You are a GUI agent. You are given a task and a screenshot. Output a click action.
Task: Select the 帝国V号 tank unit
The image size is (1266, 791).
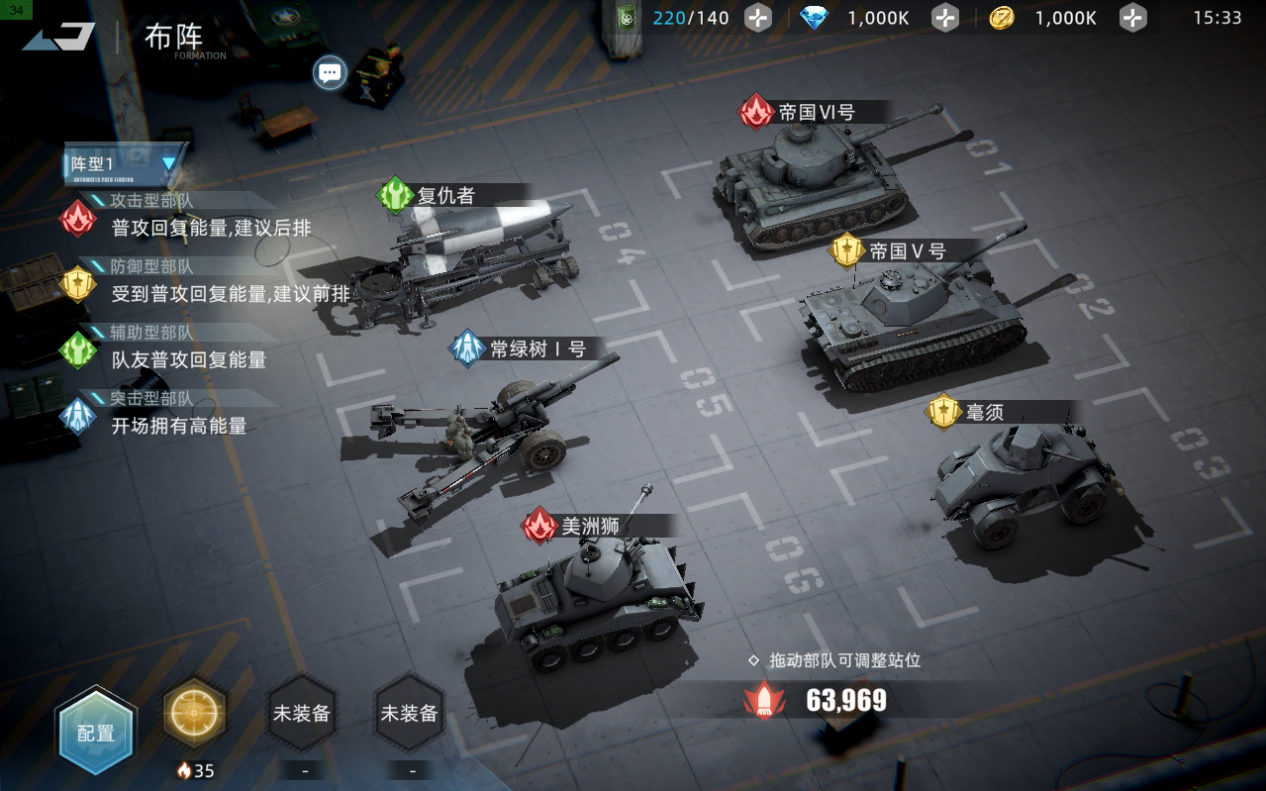pos(910,320)
